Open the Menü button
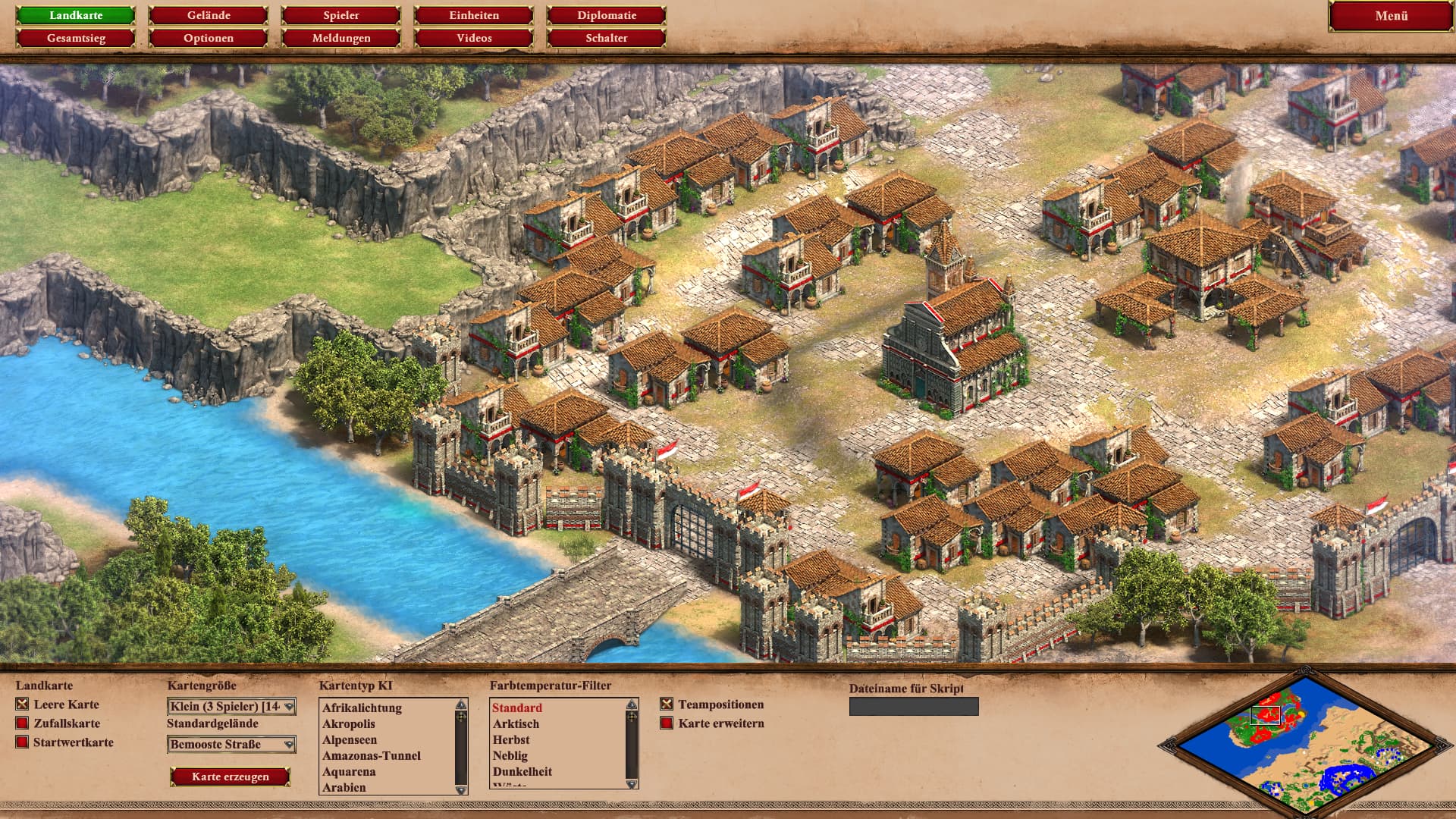 (x=1391, y=16)
